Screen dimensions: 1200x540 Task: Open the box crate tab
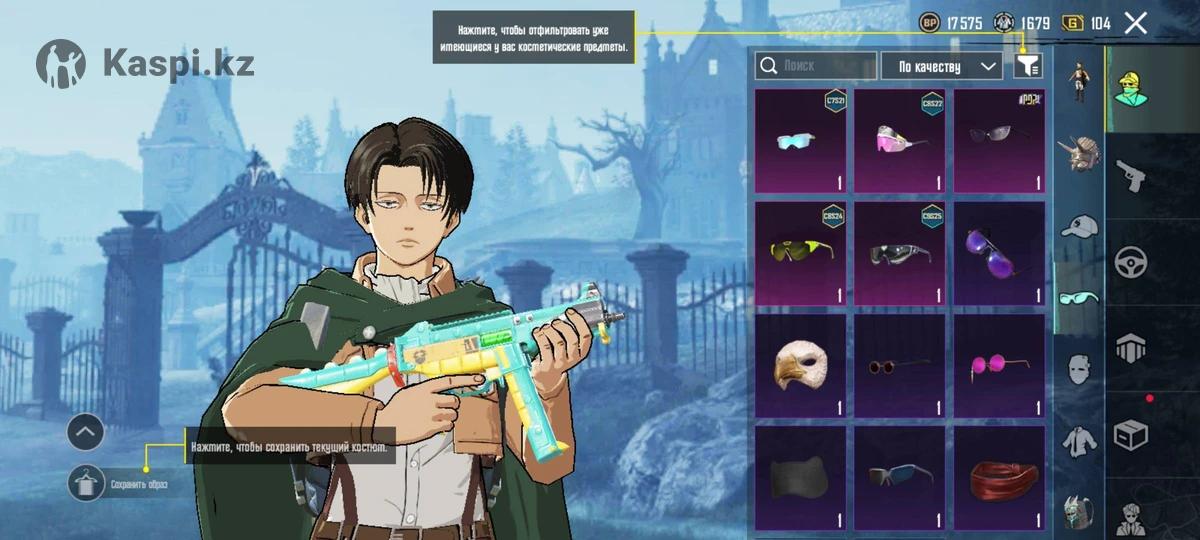coord(1131,435)
